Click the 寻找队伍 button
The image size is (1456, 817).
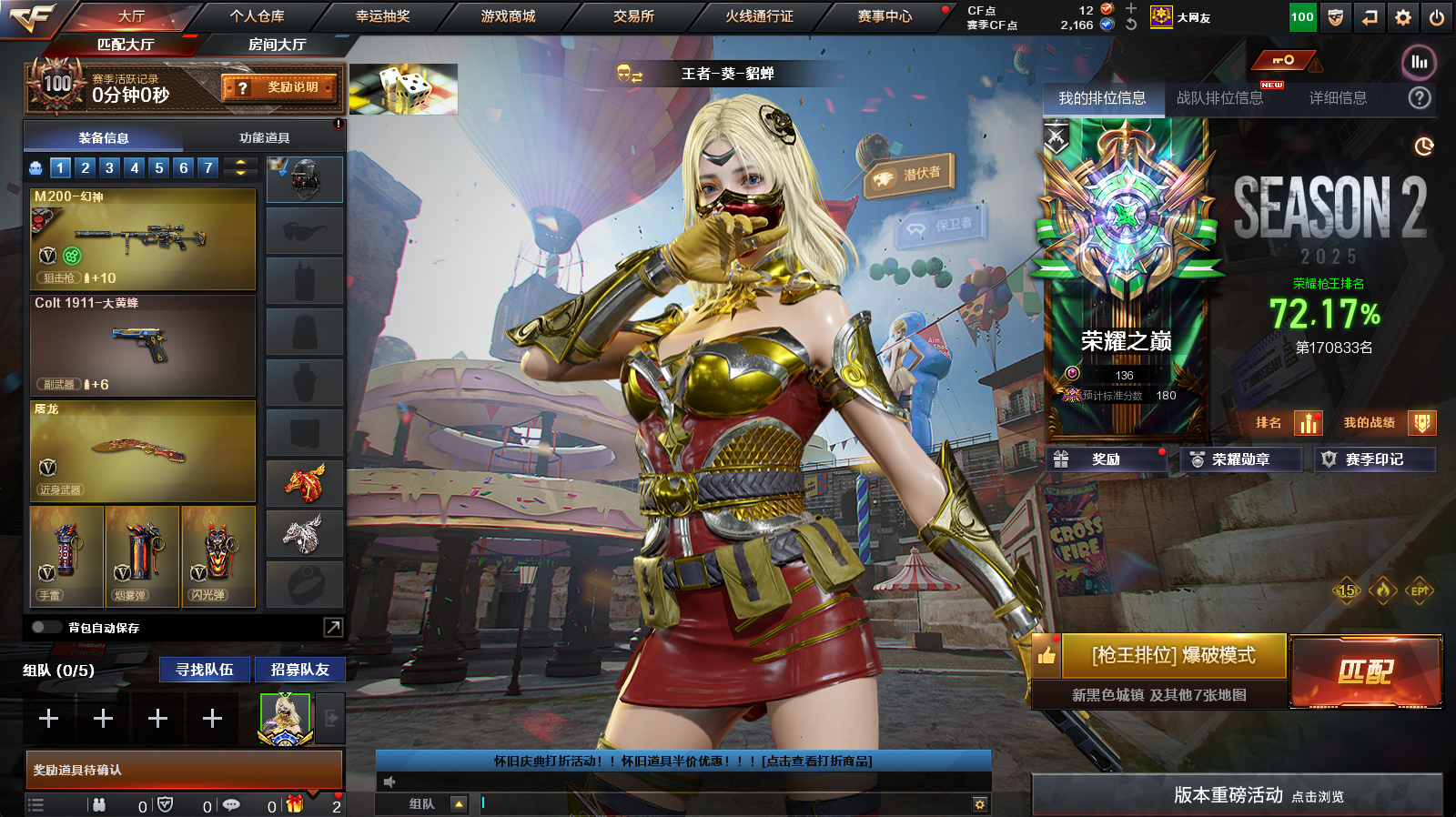pyautogui.click(x=205, y=670)
